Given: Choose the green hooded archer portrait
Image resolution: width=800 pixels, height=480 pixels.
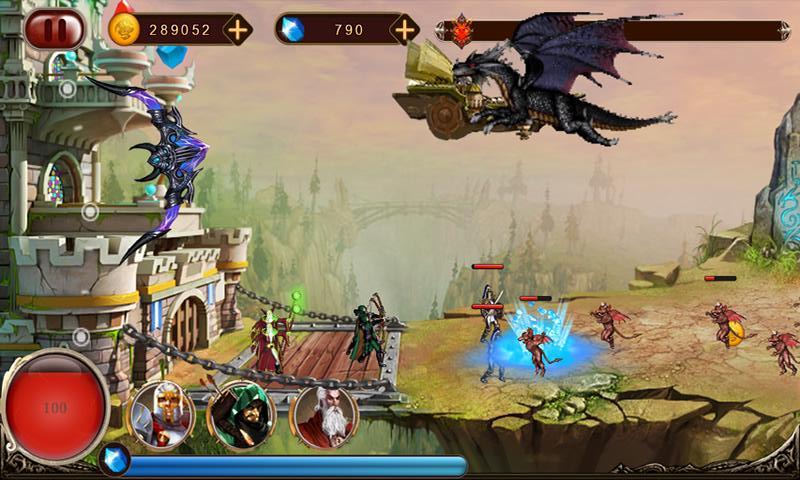Looking at the screenshot, I should coord(242,413).
